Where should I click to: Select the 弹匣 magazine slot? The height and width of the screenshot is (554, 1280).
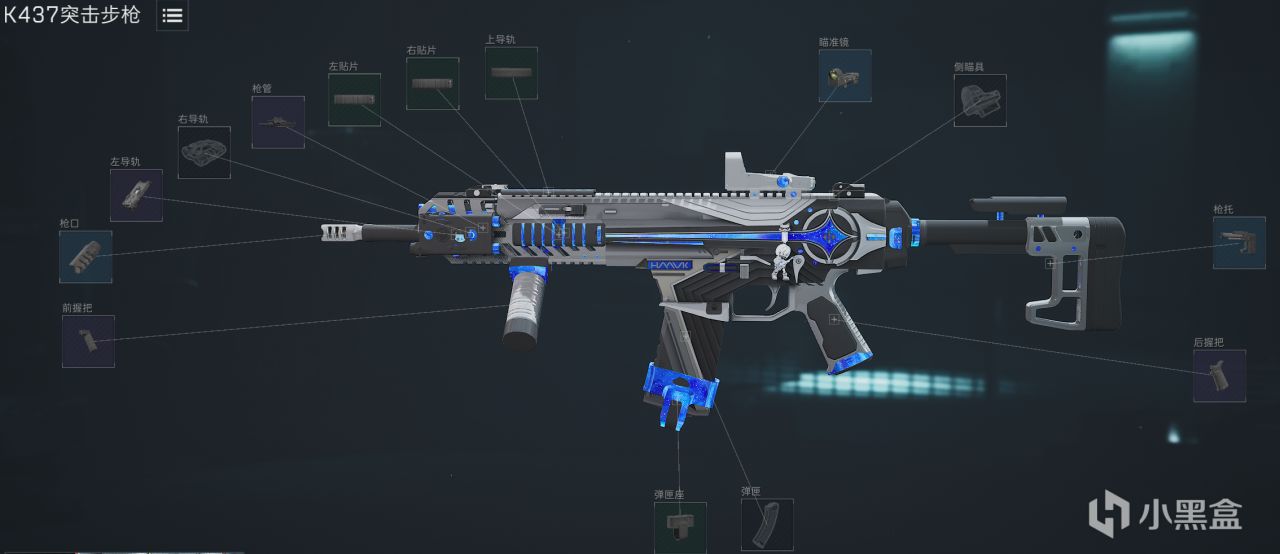pos(767,524)
